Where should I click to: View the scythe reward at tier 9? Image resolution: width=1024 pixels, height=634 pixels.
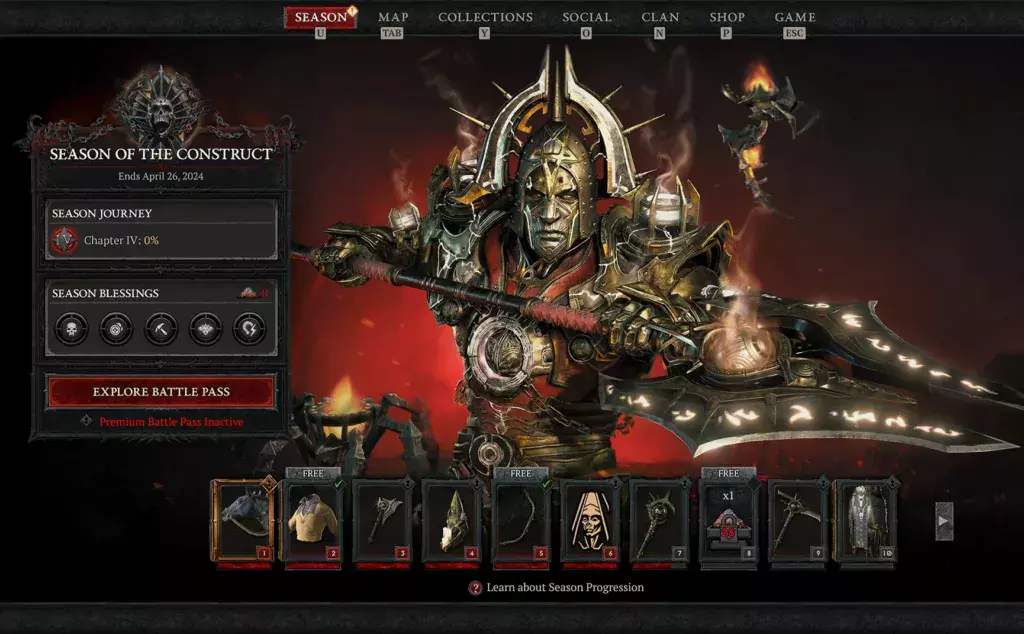[797, 521]
